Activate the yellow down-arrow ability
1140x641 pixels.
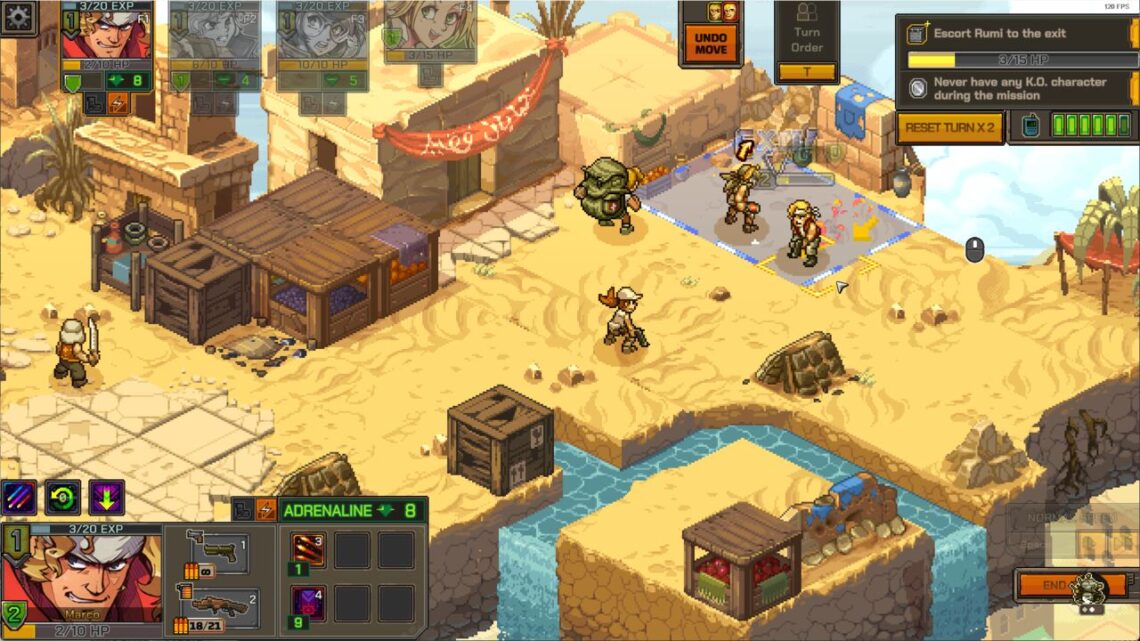pos(106,497)
